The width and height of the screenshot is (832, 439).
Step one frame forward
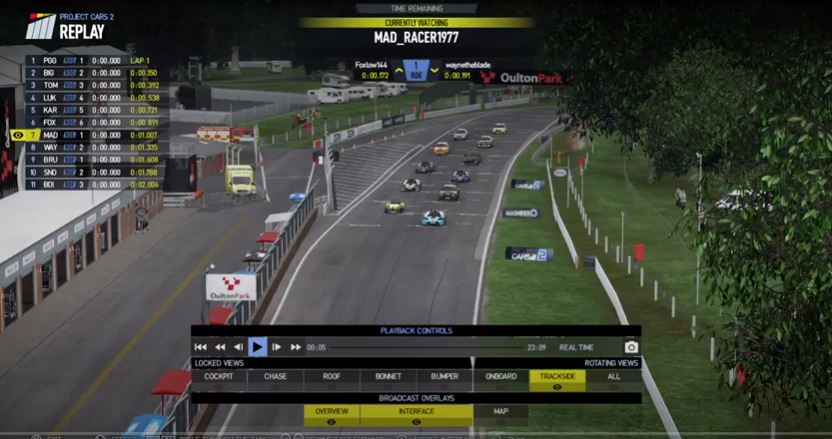click(x=277, y=347)
